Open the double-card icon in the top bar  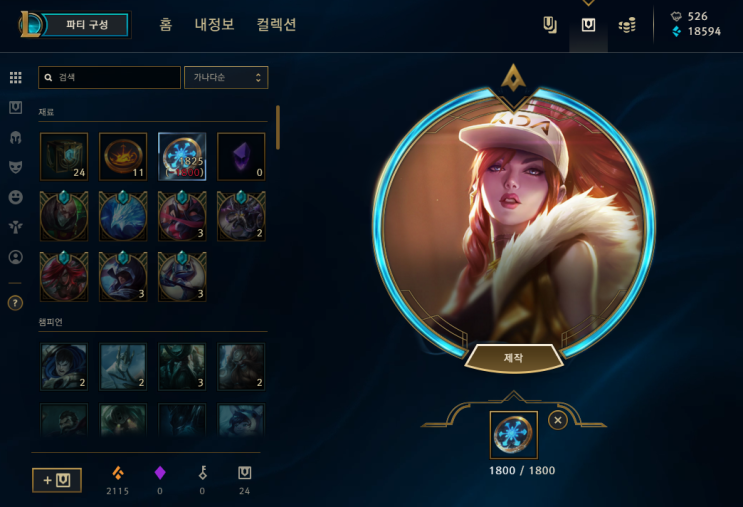(549, 25)
